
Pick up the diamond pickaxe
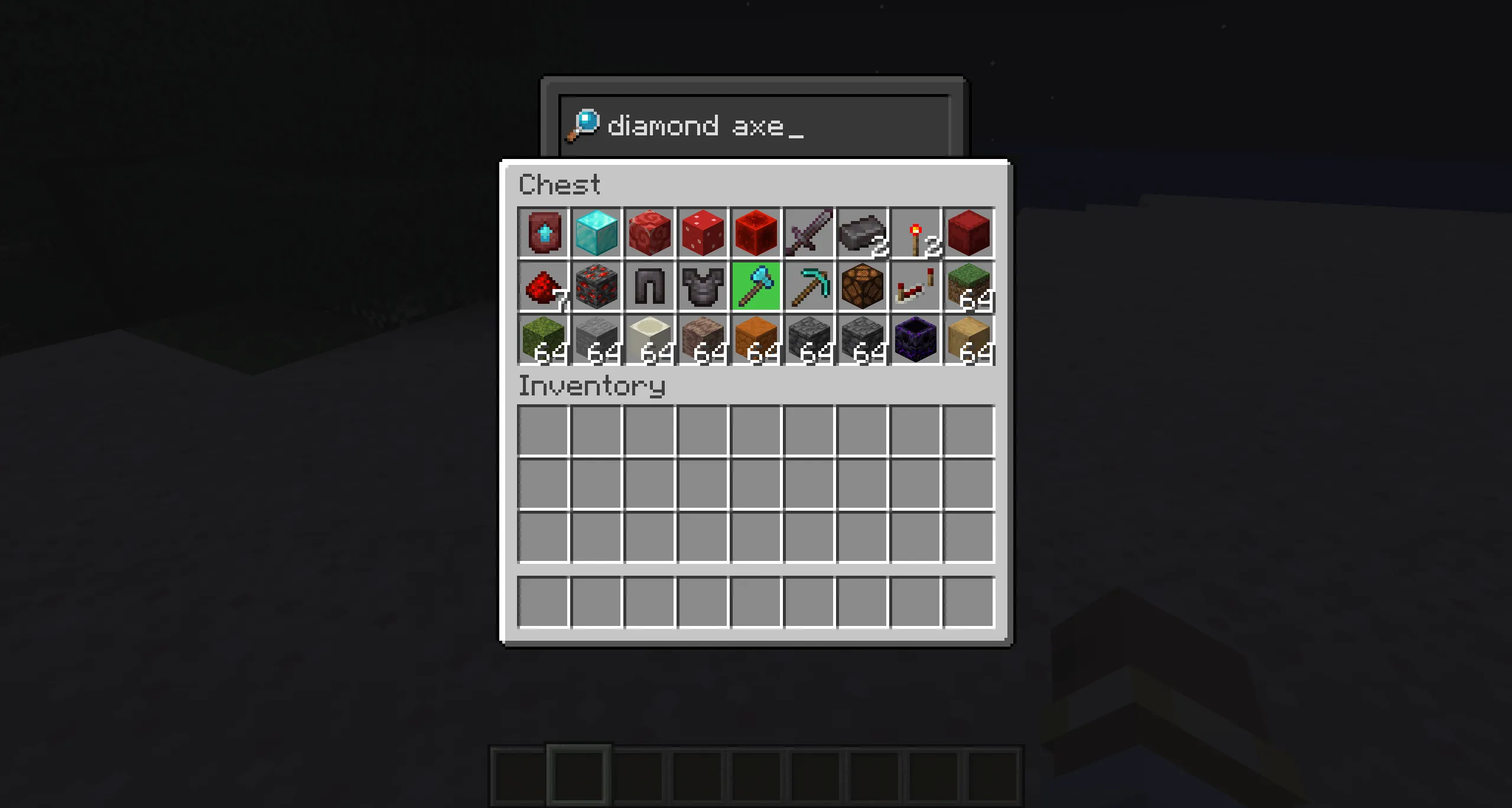coord(808,286)
